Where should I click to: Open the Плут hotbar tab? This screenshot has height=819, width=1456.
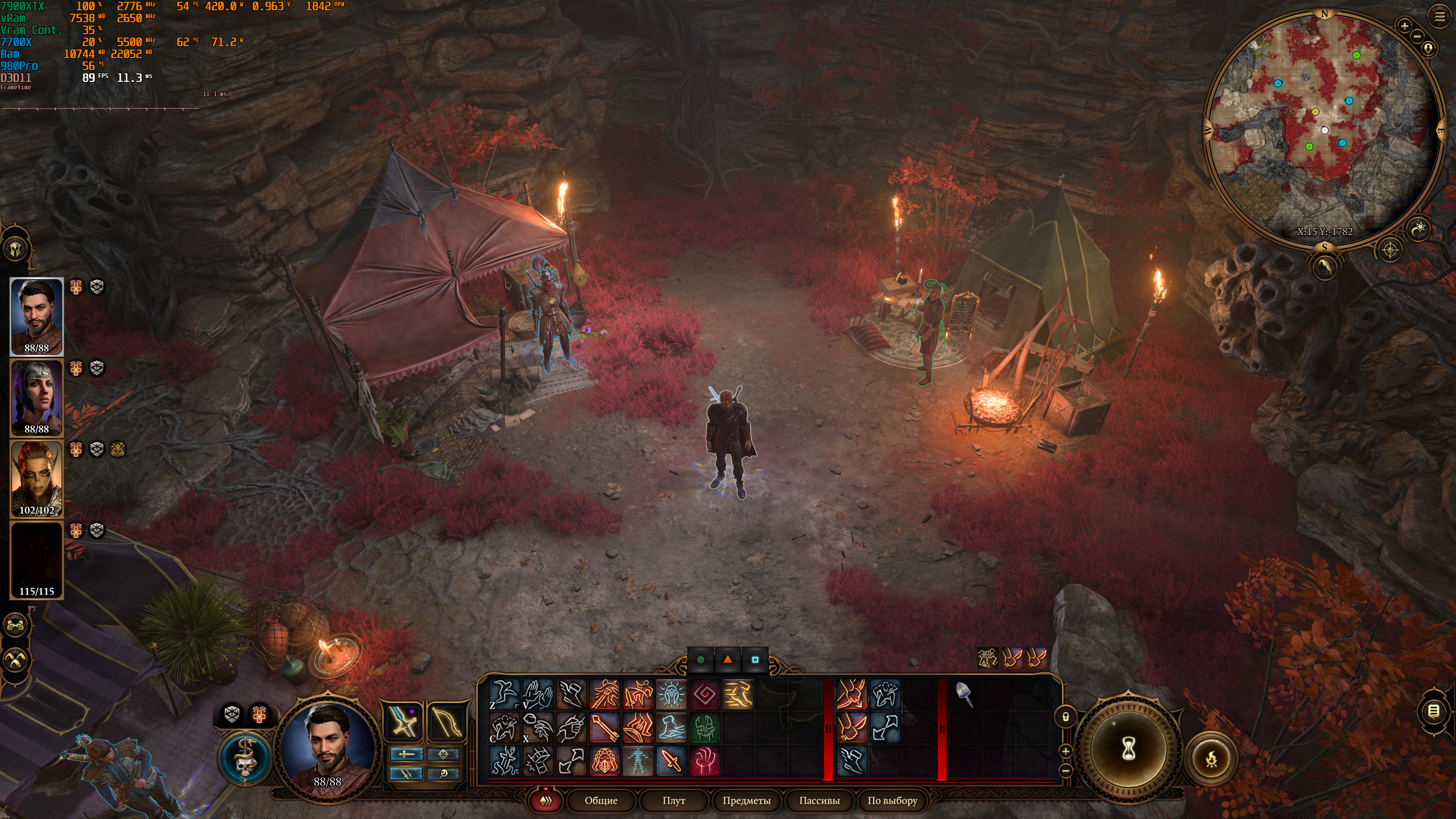[673, 800]
